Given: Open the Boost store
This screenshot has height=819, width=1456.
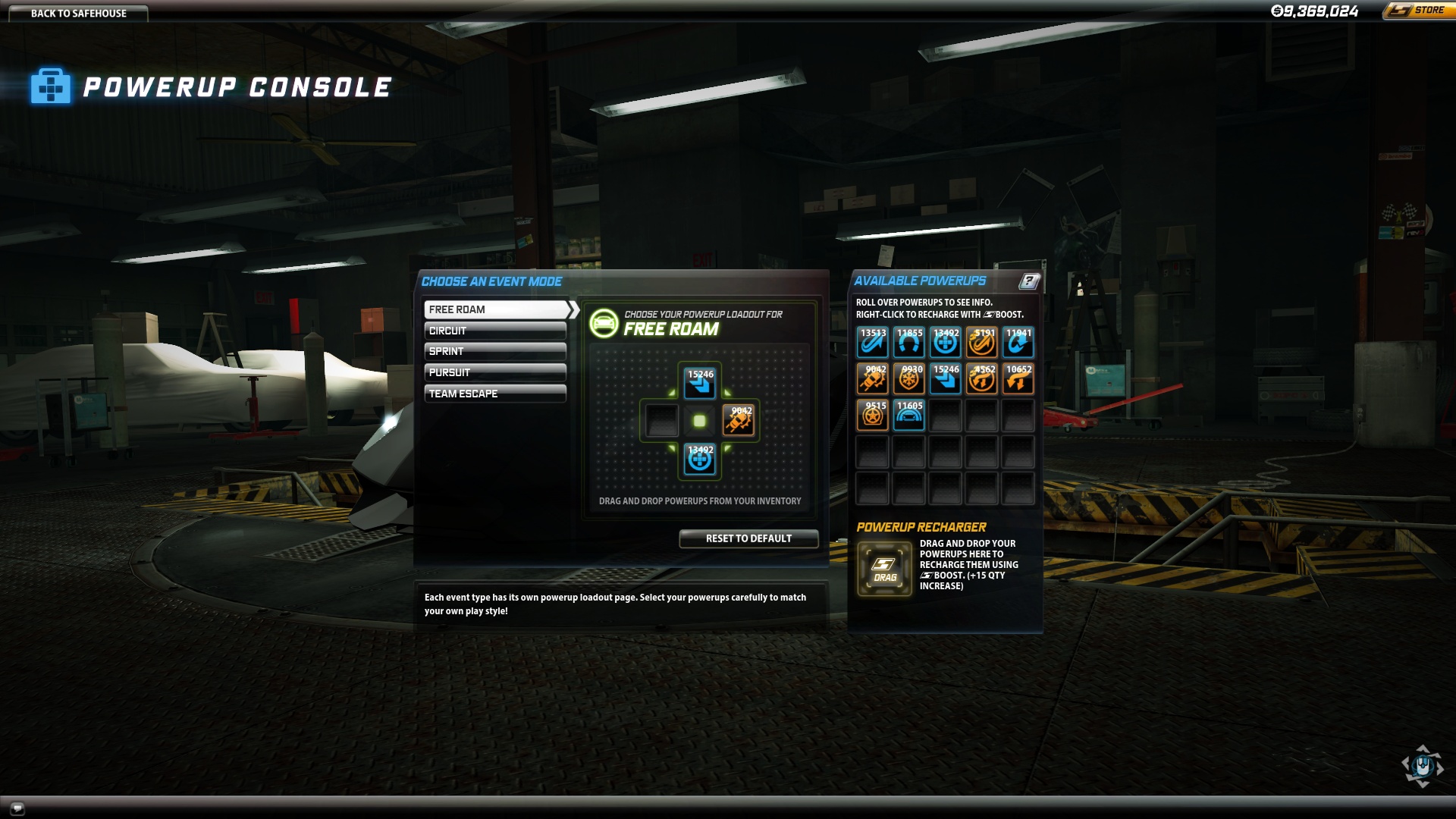Looking at the screenshot, I should click(1419, 11).
